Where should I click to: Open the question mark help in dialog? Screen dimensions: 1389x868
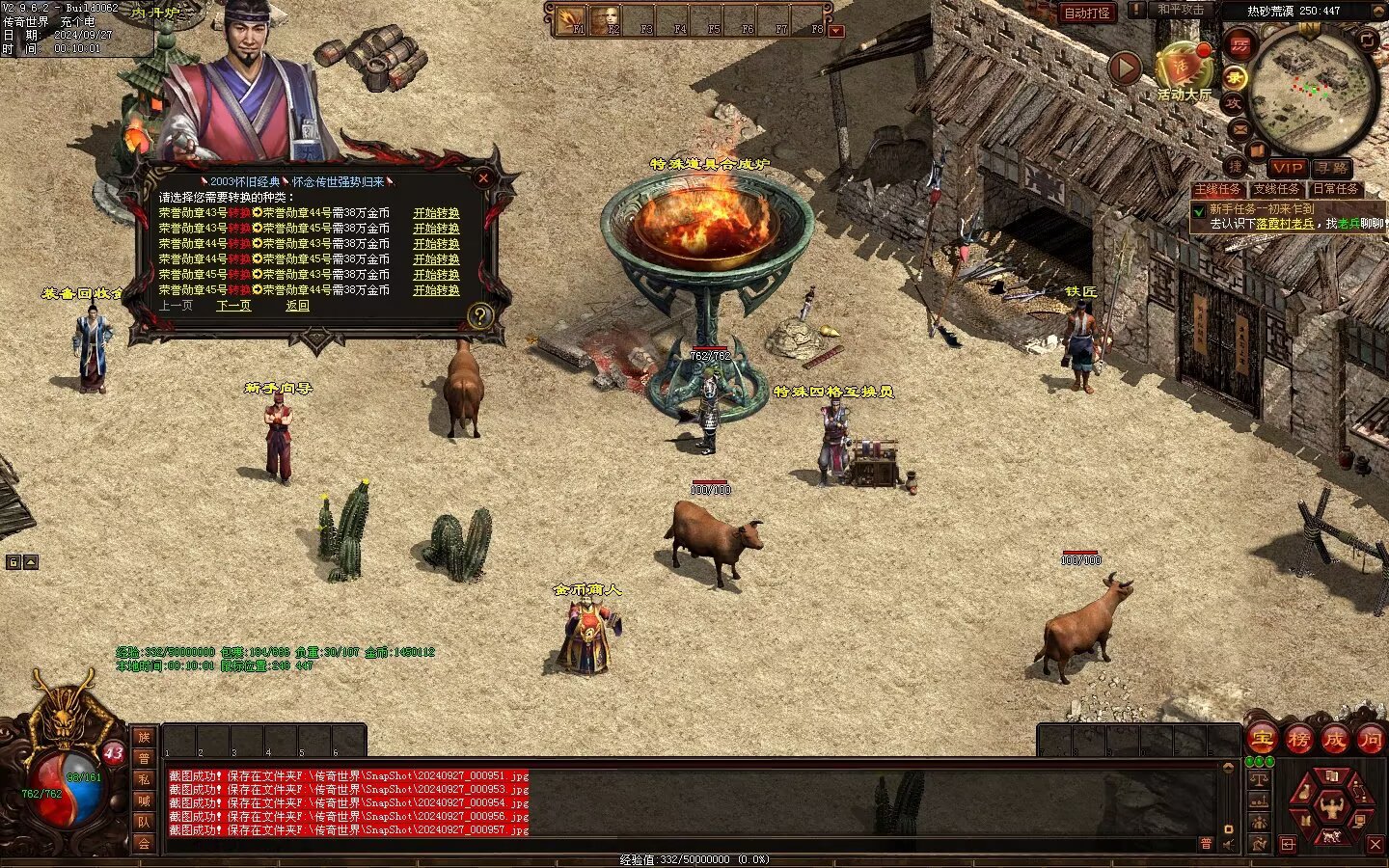(479, 315)
